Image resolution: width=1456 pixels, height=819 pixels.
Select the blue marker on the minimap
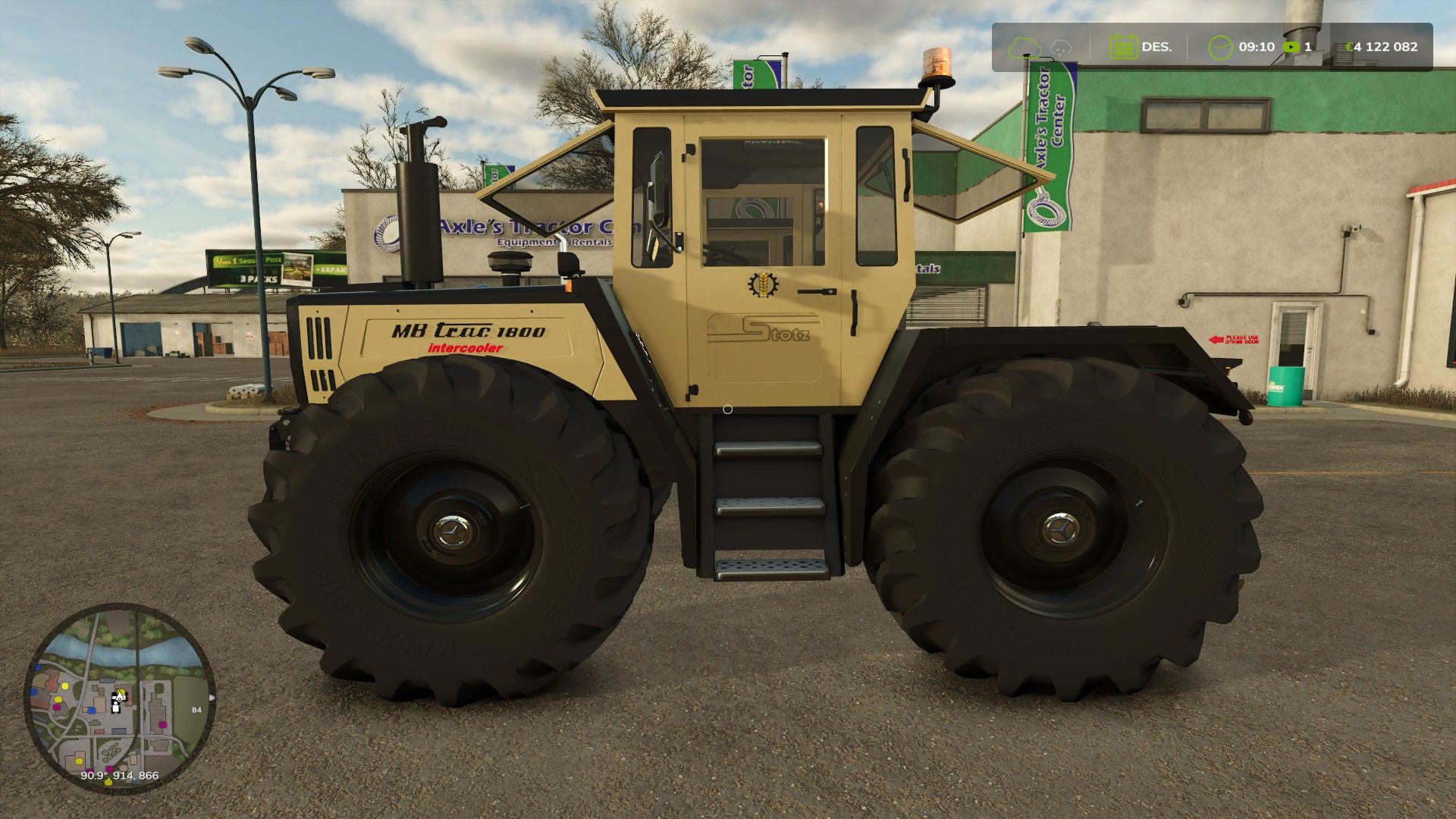[x=92, y=710]
